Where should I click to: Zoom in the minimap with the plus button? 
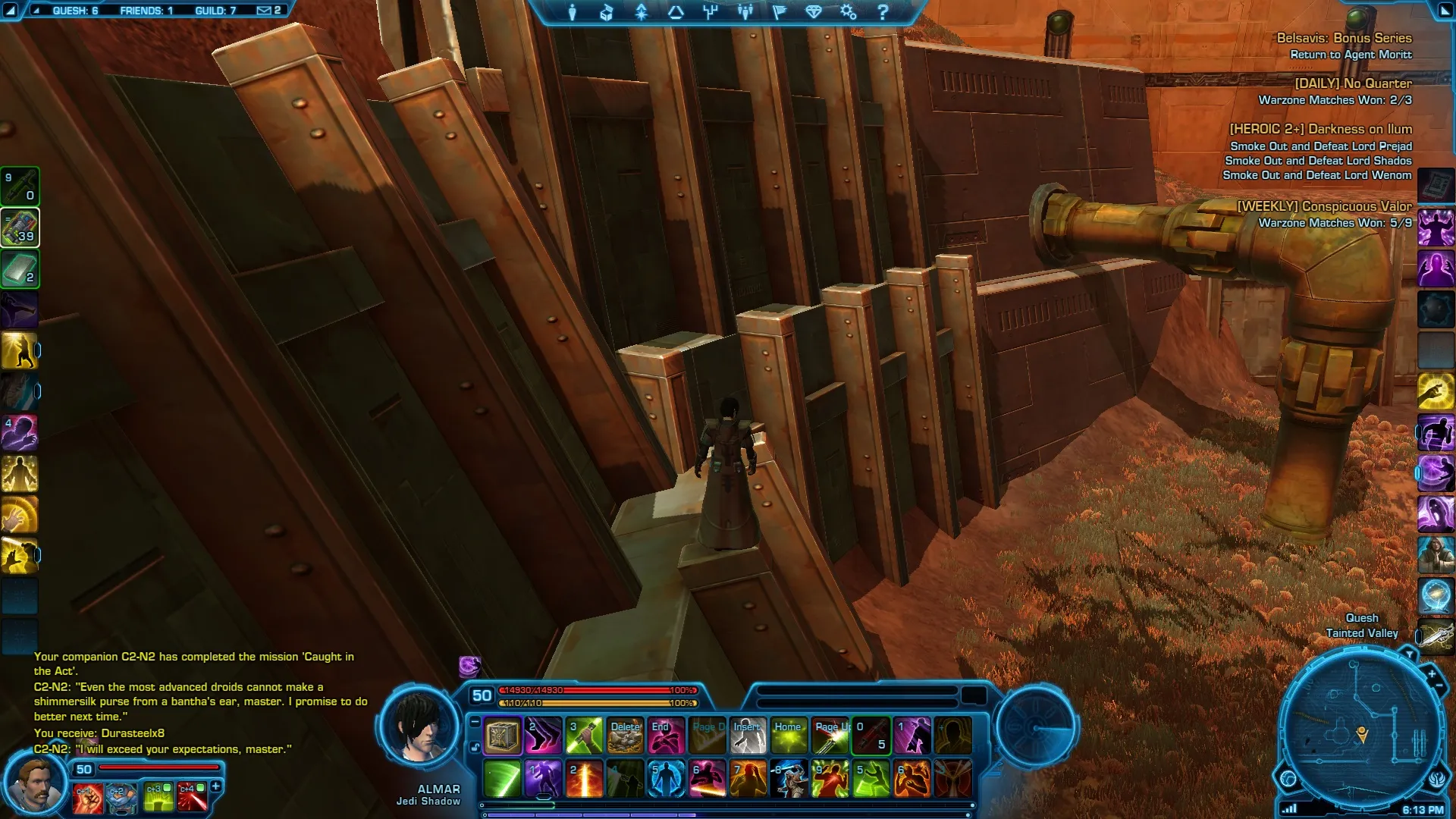[1432, 673]
